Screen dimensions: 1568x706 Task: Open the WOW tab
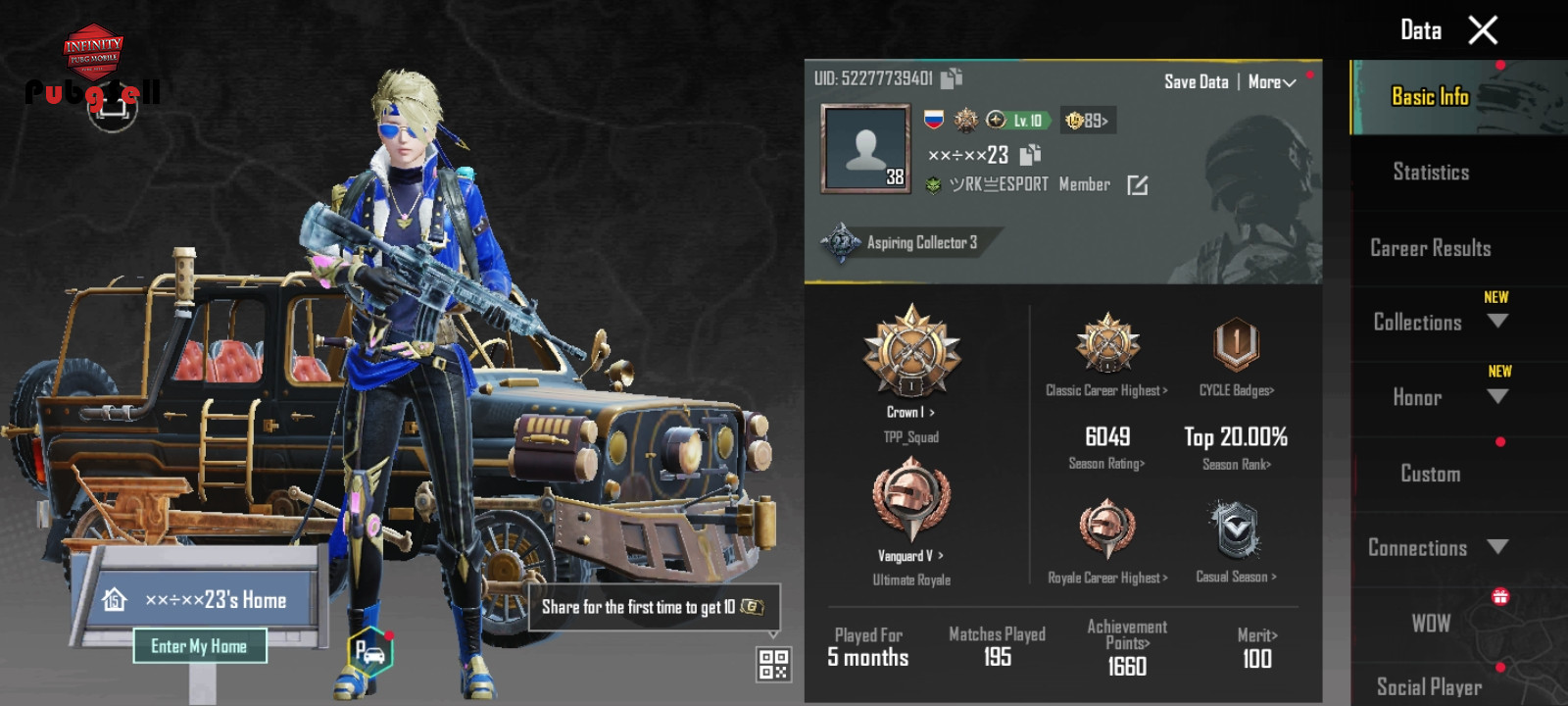(x=1430, y=624)
